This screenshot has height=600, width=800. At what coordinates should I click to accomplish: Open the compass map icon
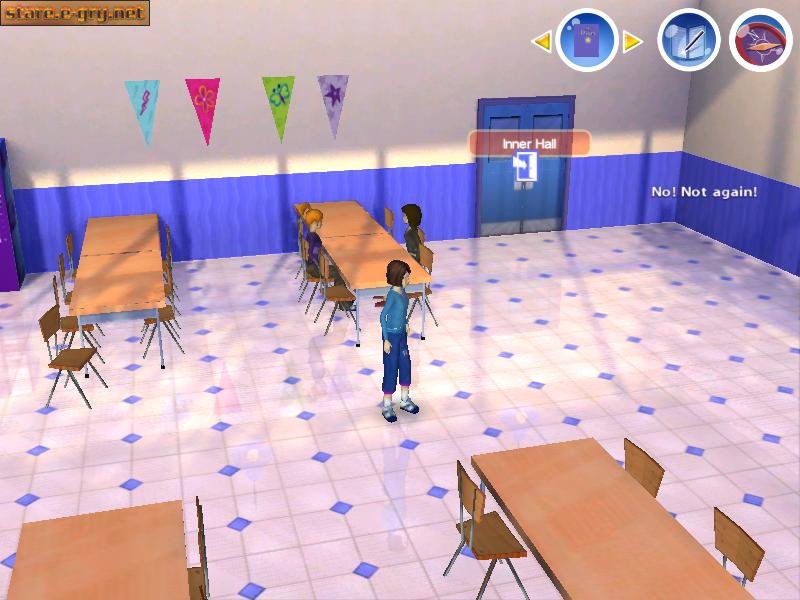(x=761, y=40)
